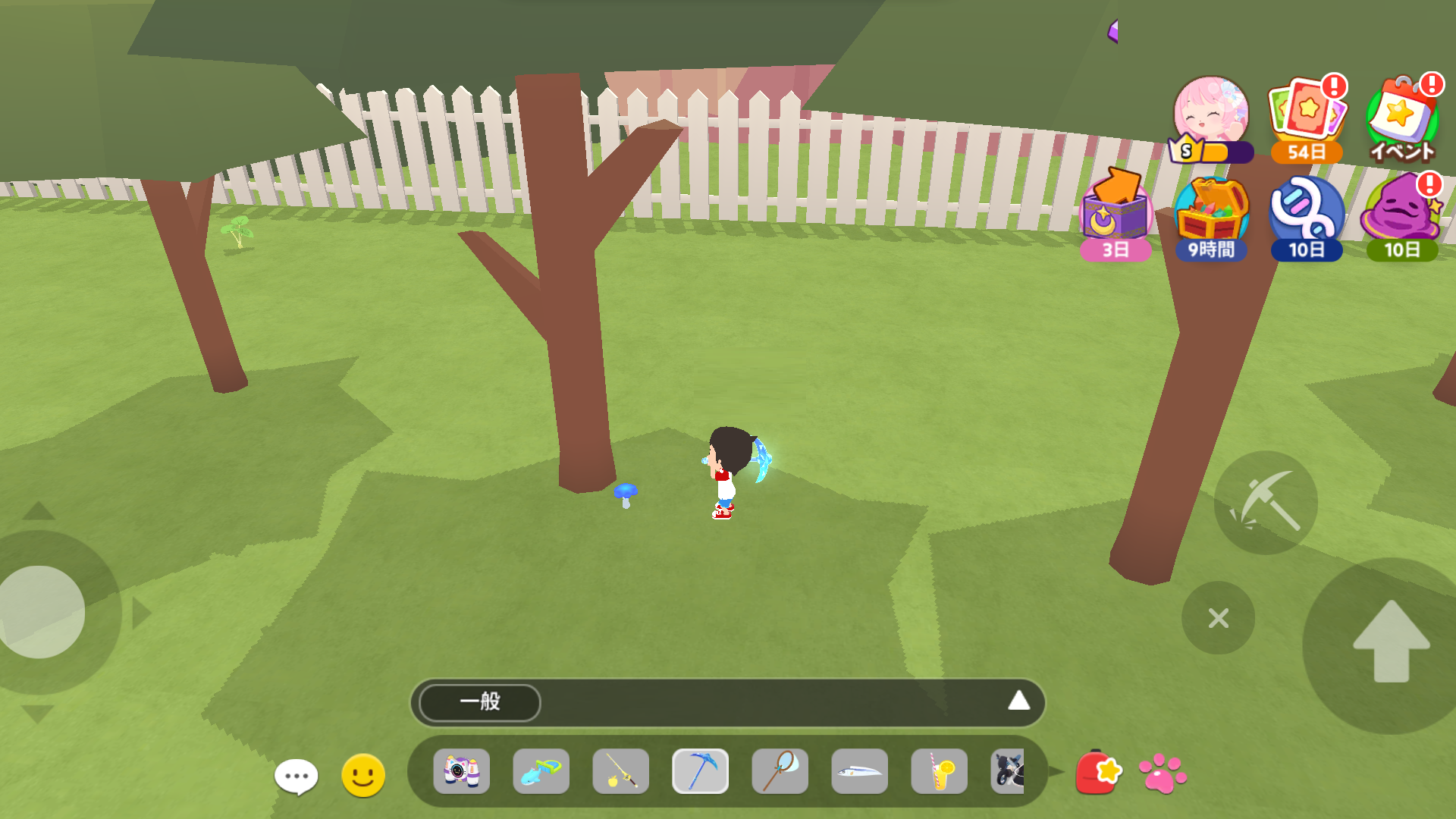Open the yellow smiley emote menu
Image resolution: width=1456 pixels, height=819 pixels.
(x=363, y=775)
